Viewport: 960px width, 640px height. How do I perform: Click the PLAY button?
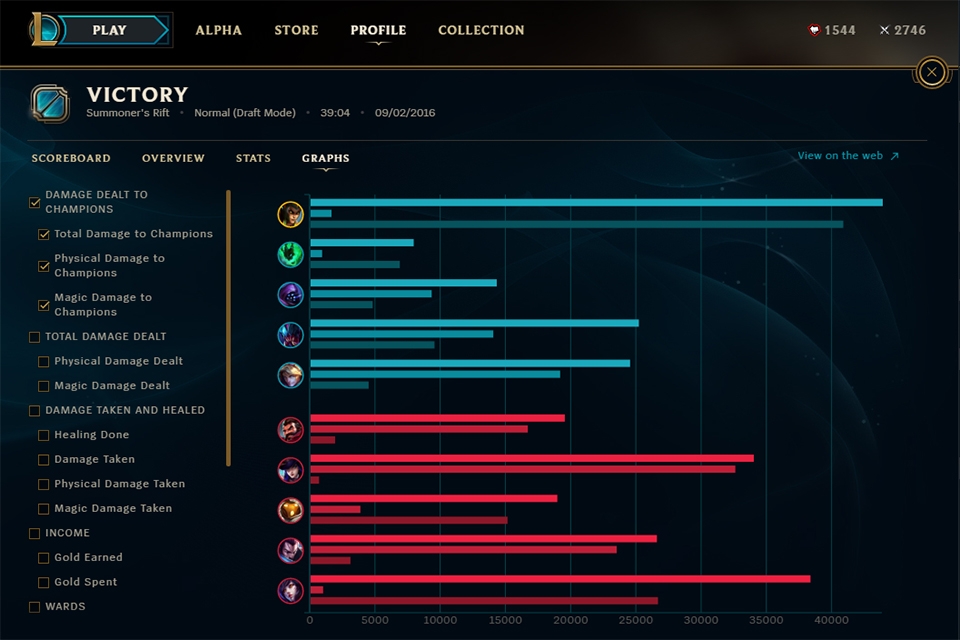point(110,30)
